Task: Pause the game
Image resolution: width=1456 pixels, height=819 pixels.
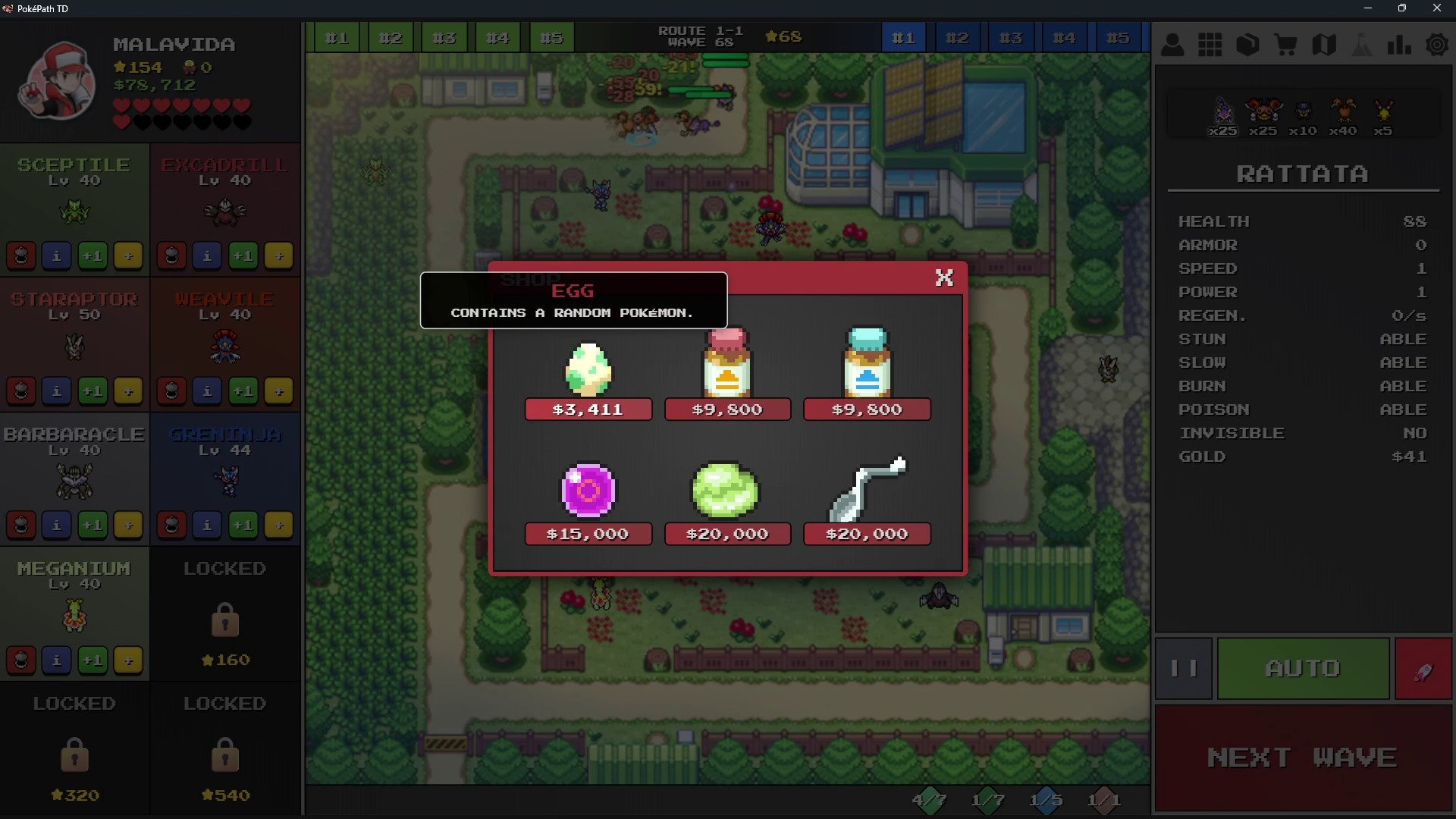Action: 1183,668
